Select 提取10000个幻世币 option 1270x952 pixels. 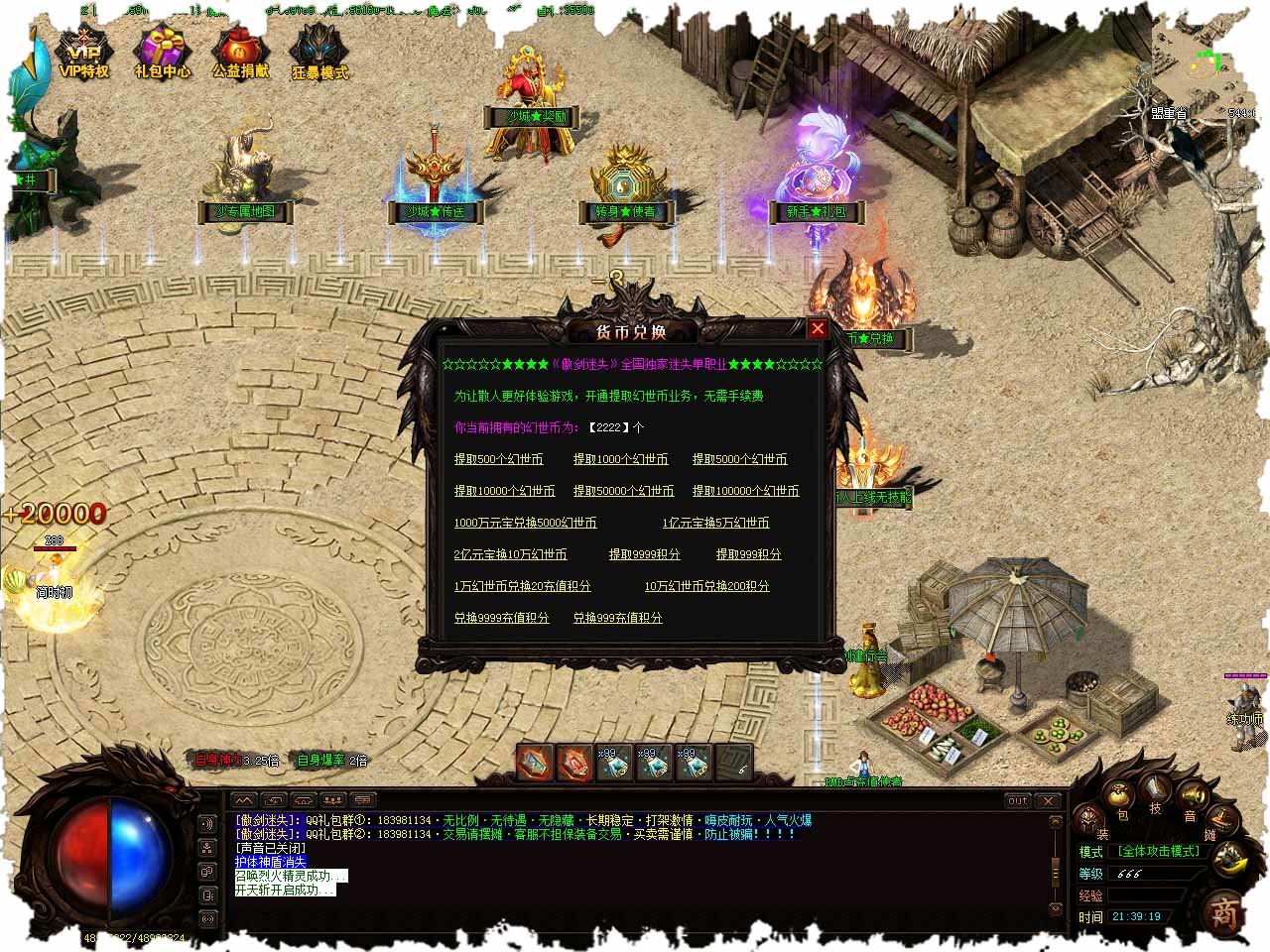click(504, 491)
